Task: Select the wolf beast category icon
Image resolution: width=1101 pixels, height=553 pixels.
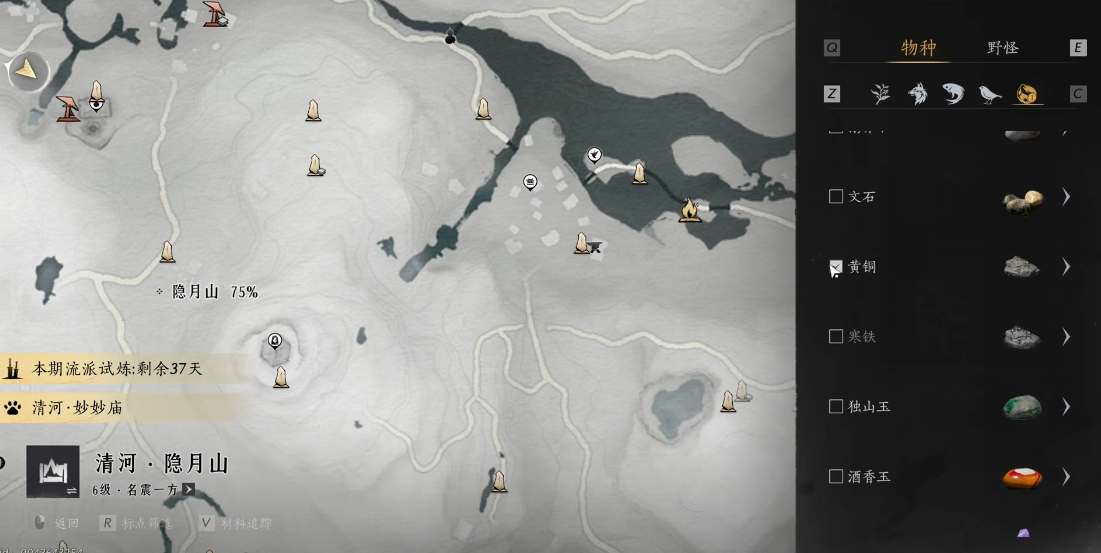Action: (x=917, y=94)
